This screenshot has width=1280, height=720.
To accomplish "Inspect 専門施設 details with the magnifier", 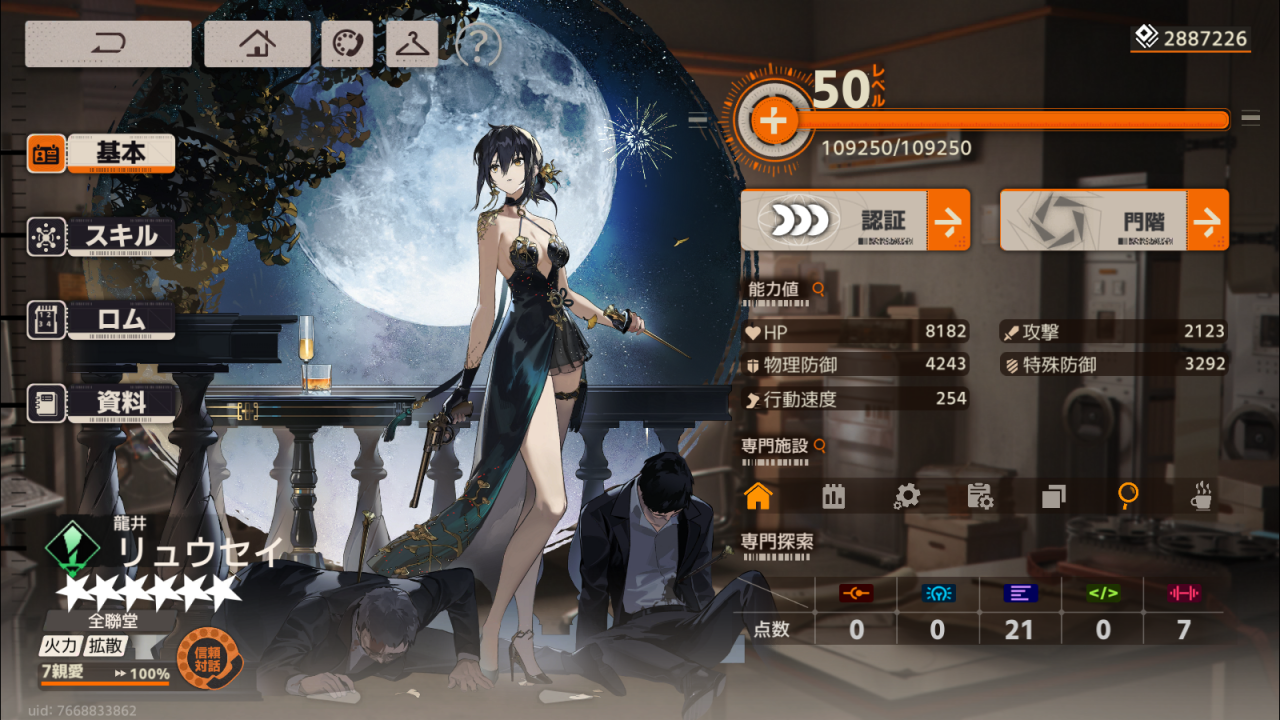I will coord(820,445).
